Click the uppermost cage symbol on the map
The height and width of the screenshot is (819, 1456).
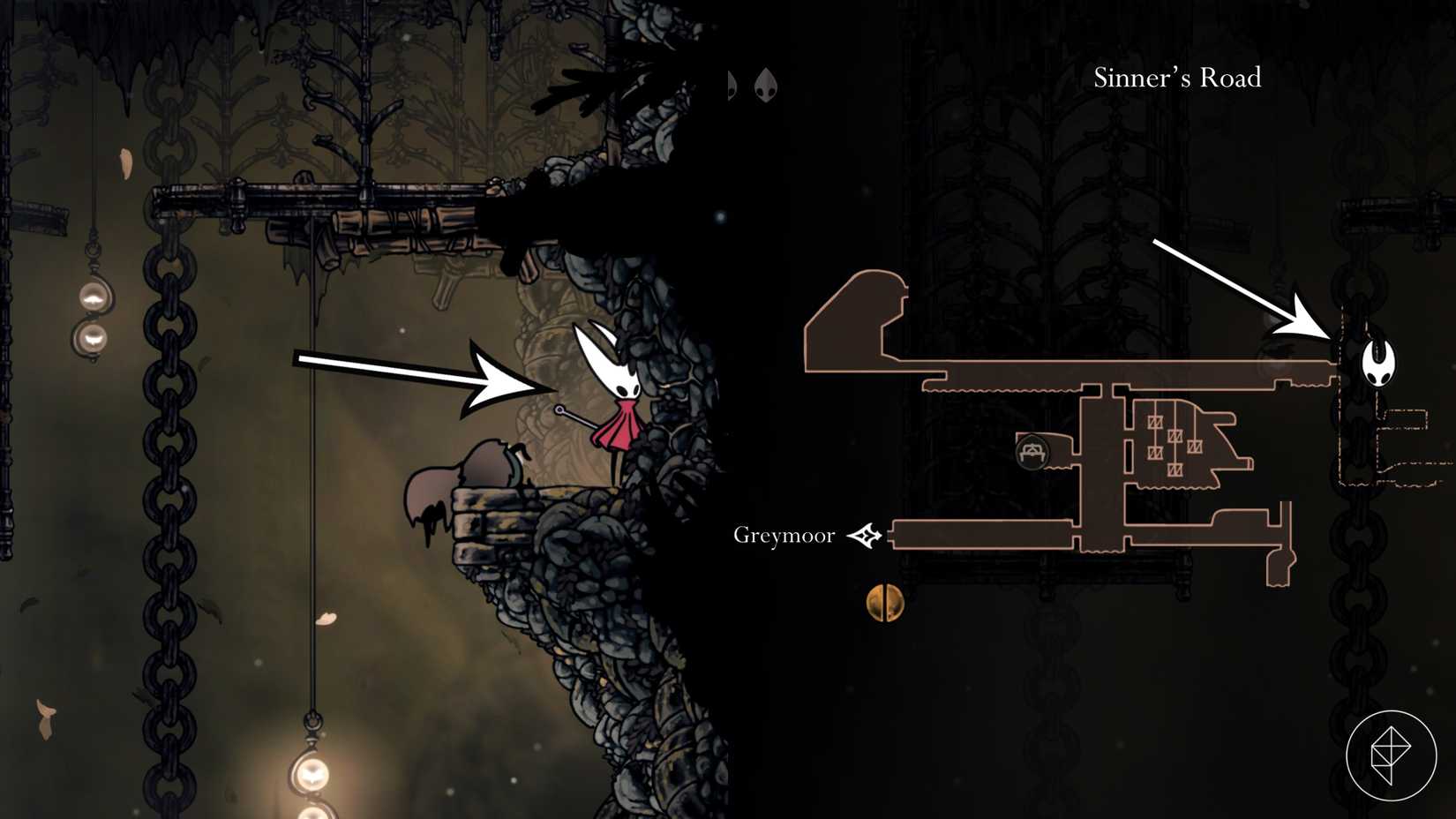pos(1156,422)
